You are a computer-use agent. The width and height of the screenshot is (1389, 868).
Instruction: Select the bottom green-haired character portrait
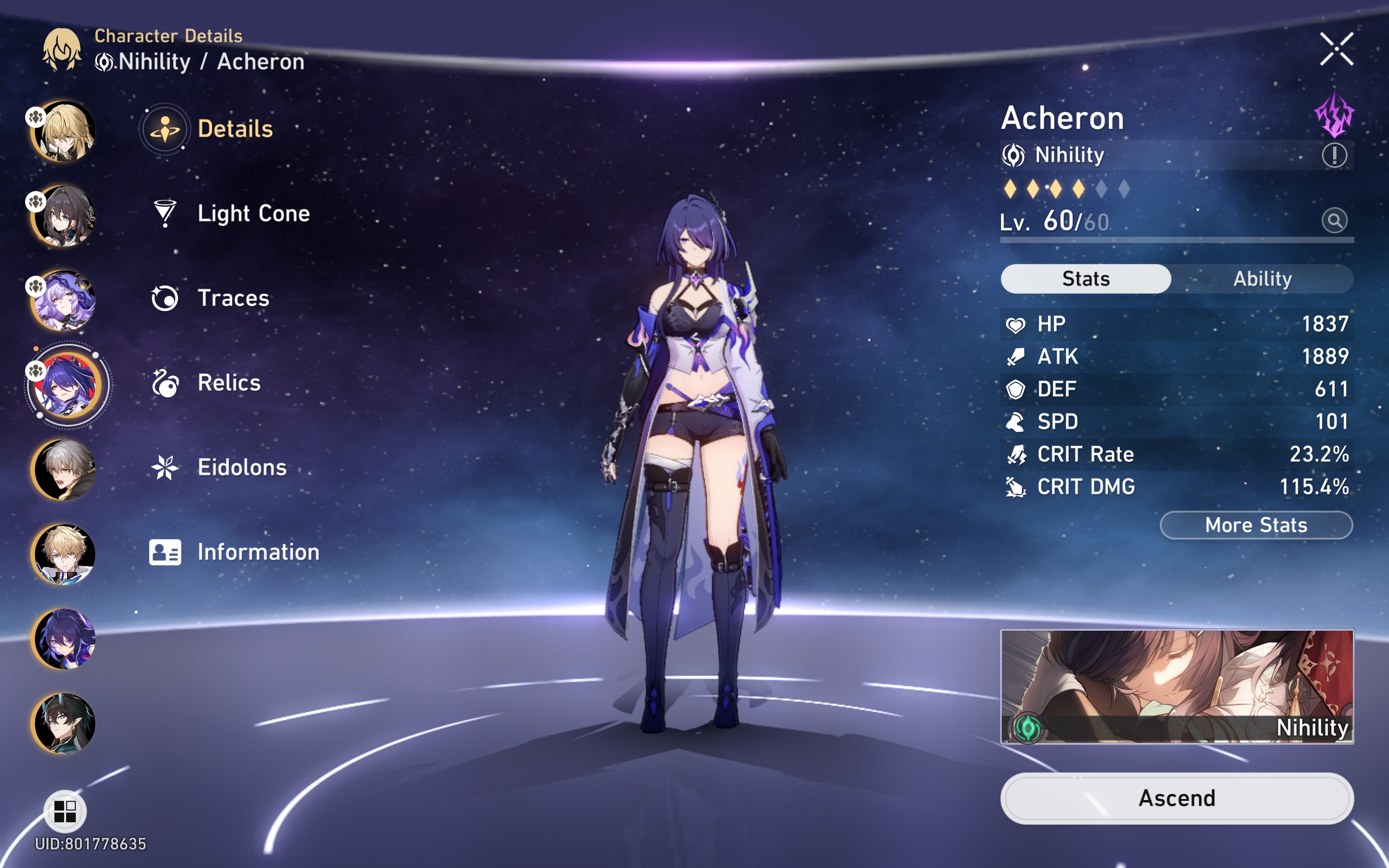(x=65, y=723)
